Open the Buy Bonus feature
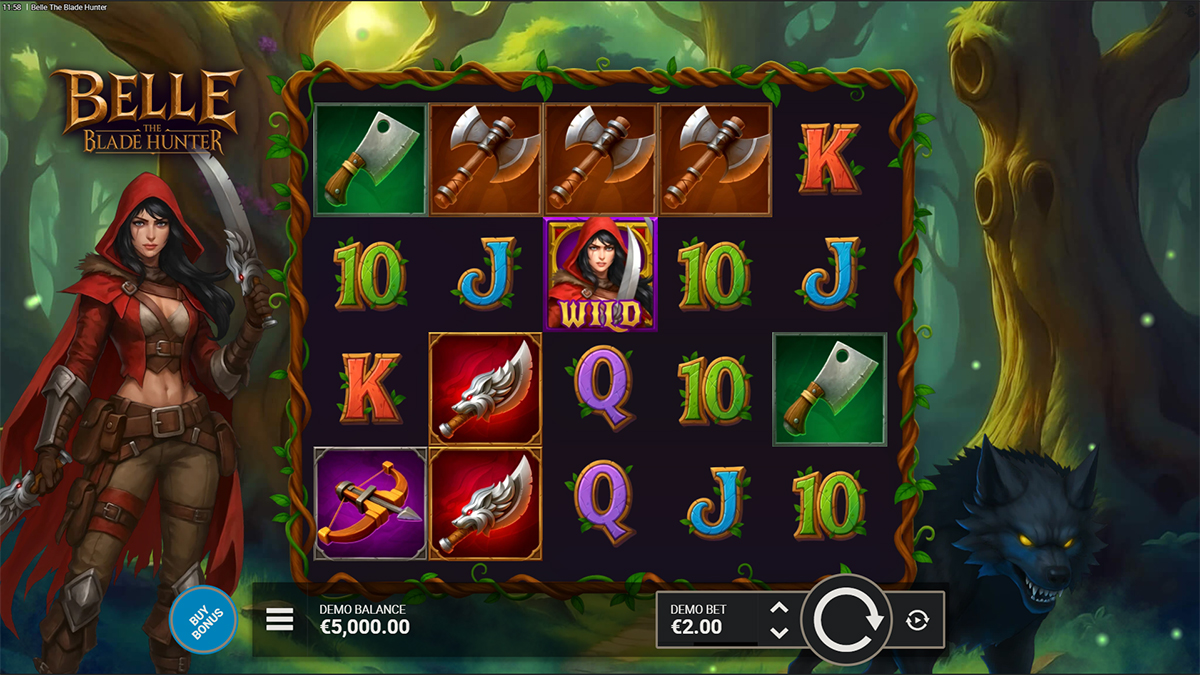 pyautogui.click(x=203, y=620)
